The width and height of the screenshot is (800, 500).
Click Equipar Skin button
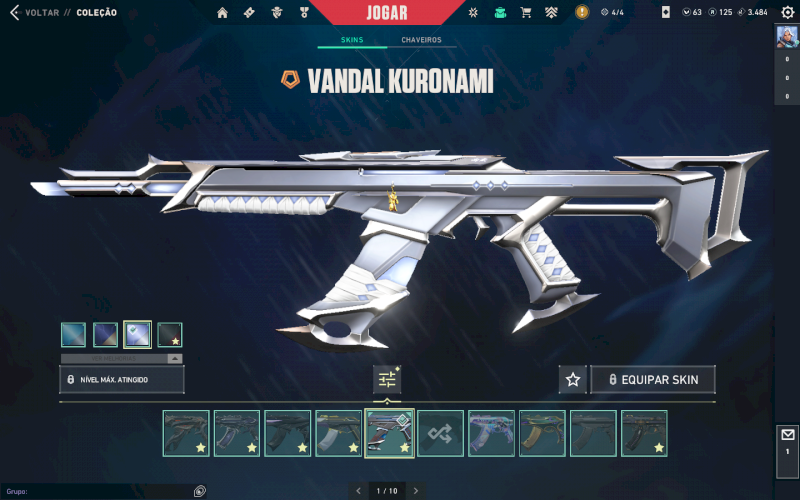pyautogui.click(x=653, y=380)
